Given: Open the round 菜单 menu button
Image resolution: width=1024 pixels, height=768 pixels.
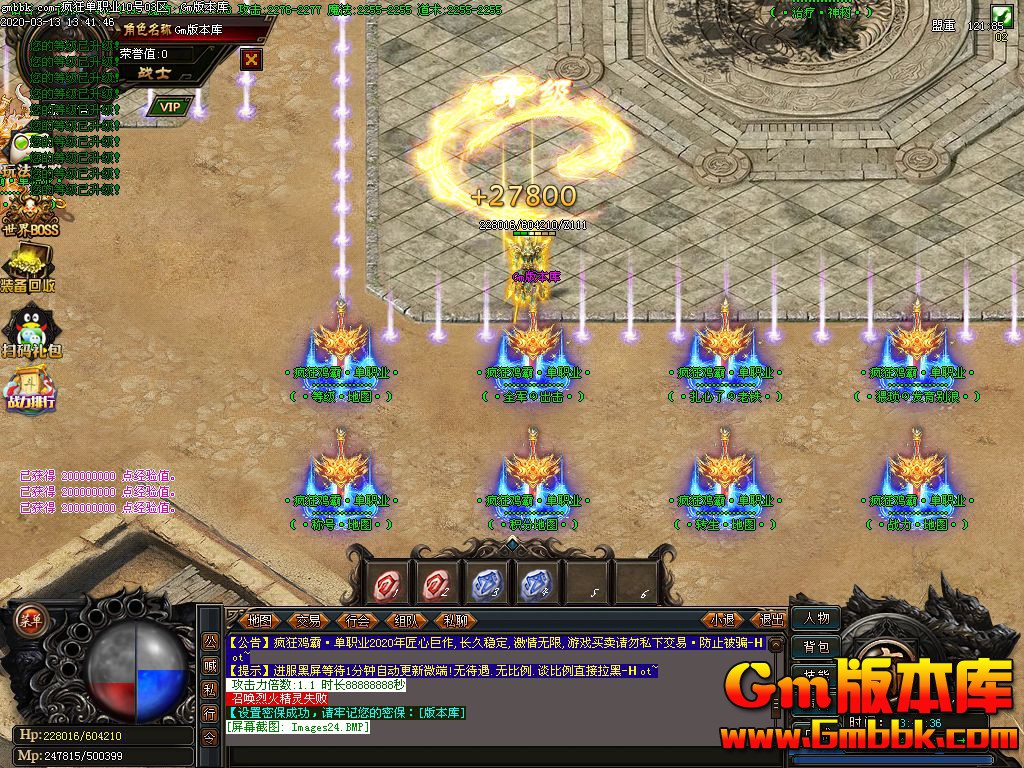Looking at the screenshot, I should 29,619.
